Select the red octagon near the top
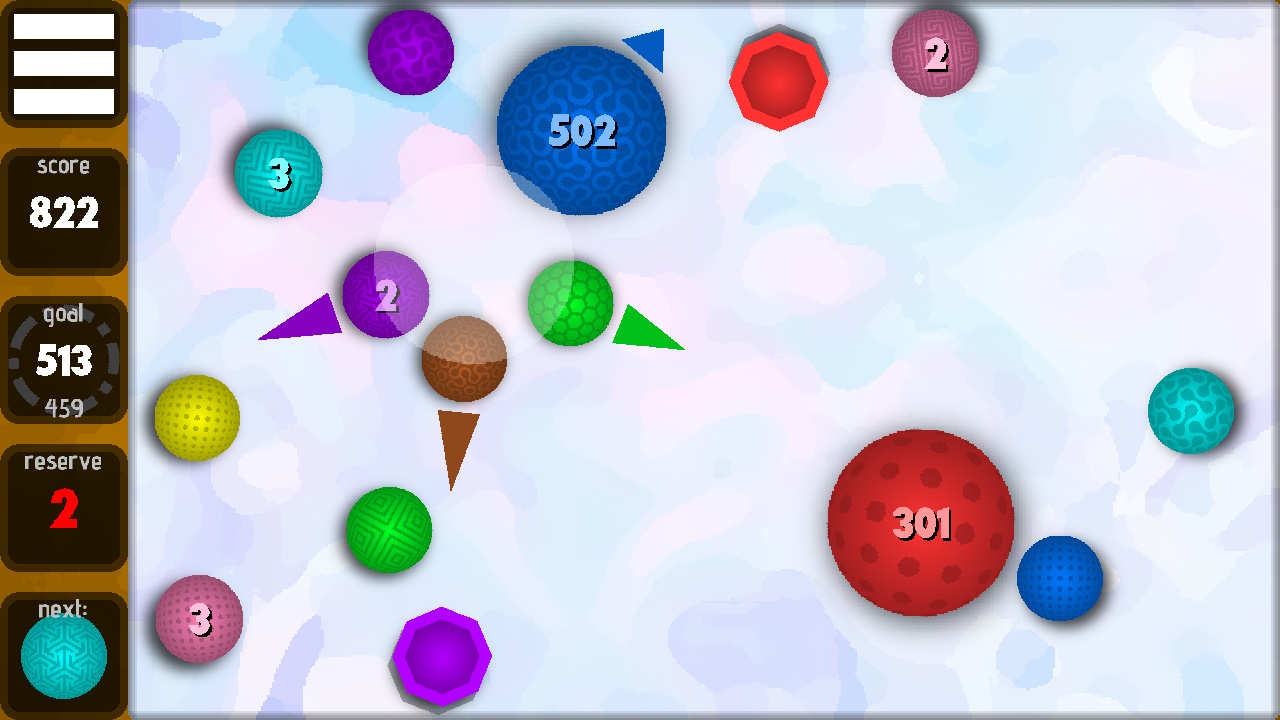 pyautogui.click(x=779, y=80)
